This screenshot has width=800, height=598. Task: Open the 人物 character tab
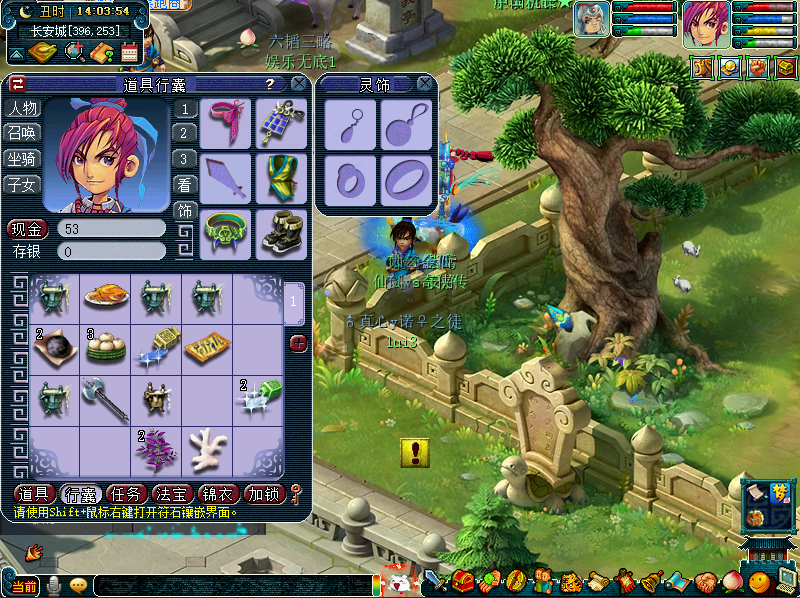[x=22, y=109]
